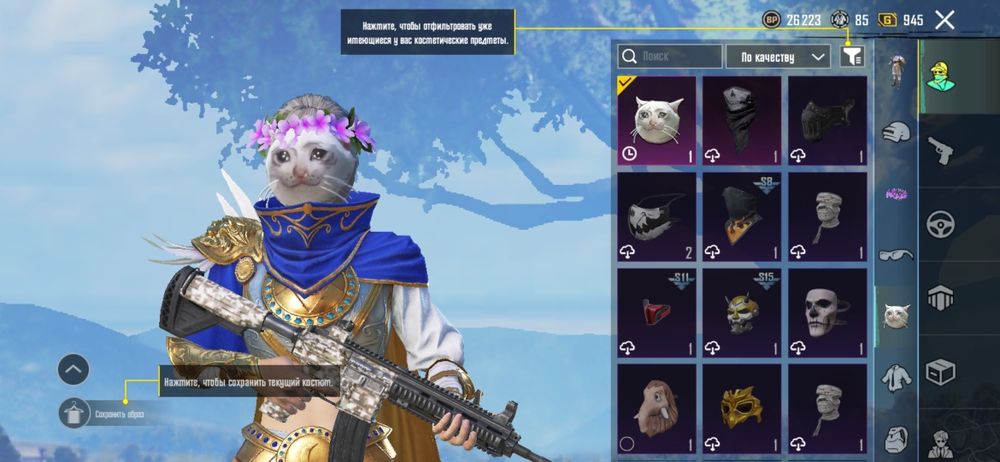Switch to the glasses subcategory
This screenshot has height=462, width=1000.
click(895, 254)
